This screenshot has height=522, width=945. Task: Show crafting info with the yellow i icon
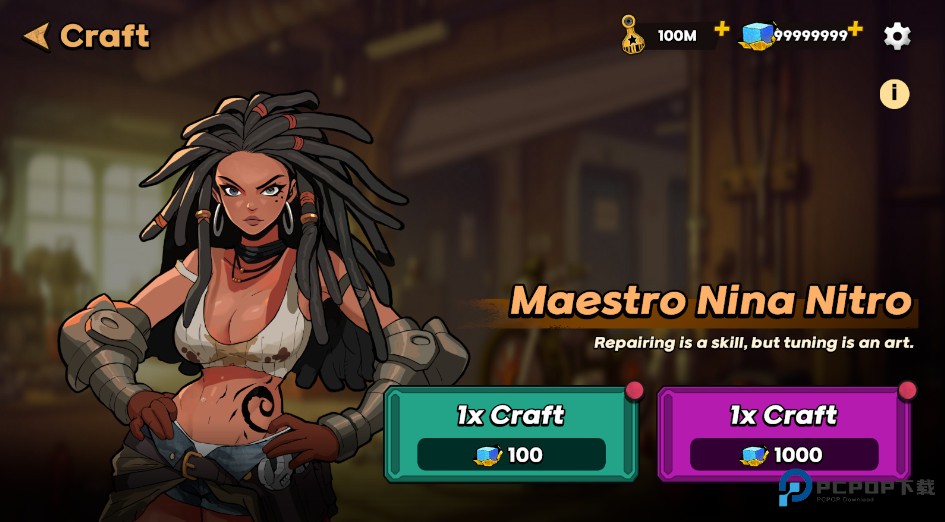click(894, 94)
